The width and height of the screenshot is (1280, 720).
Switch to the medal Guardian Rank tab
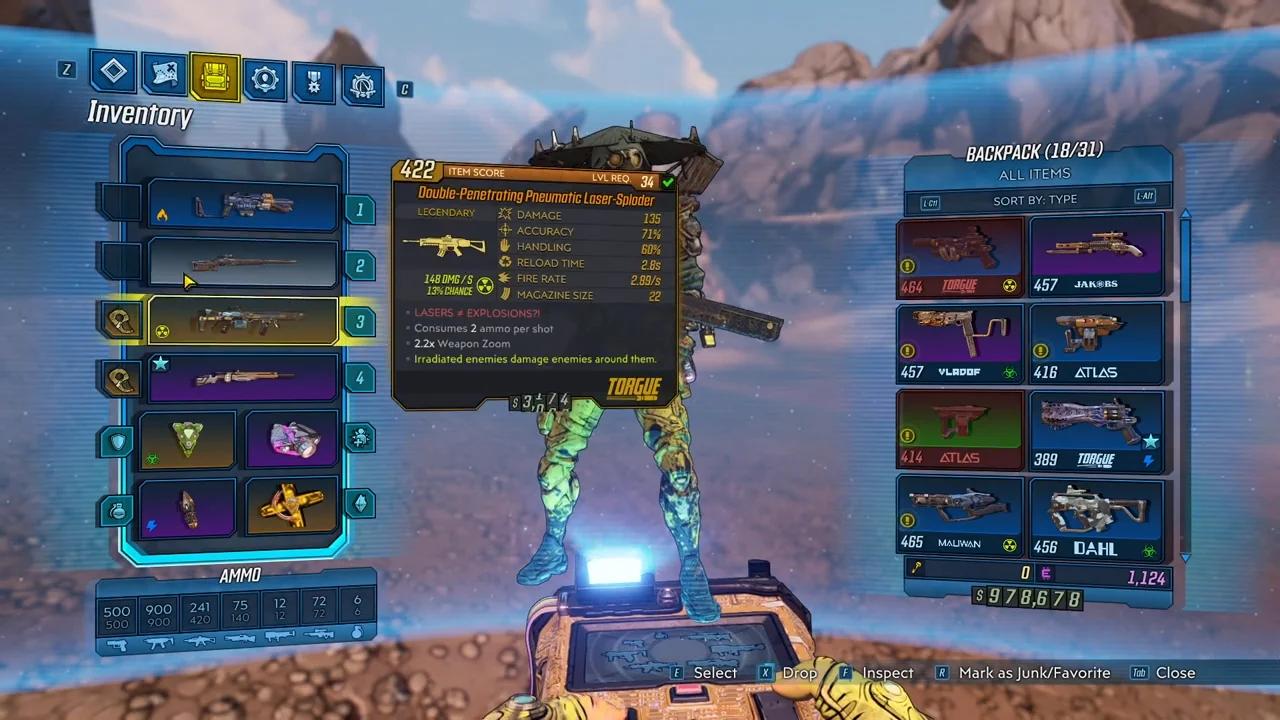314,83
